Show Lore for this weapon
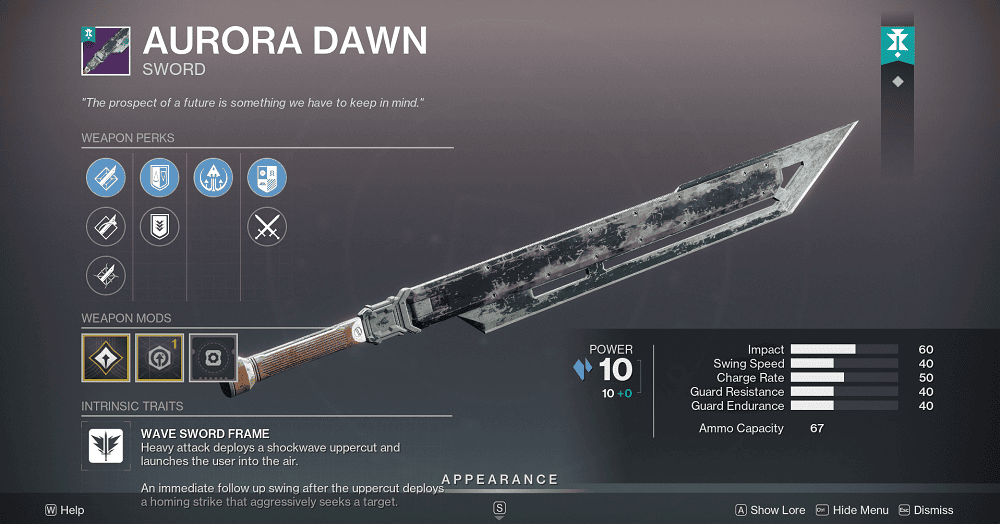 (770, 510)
